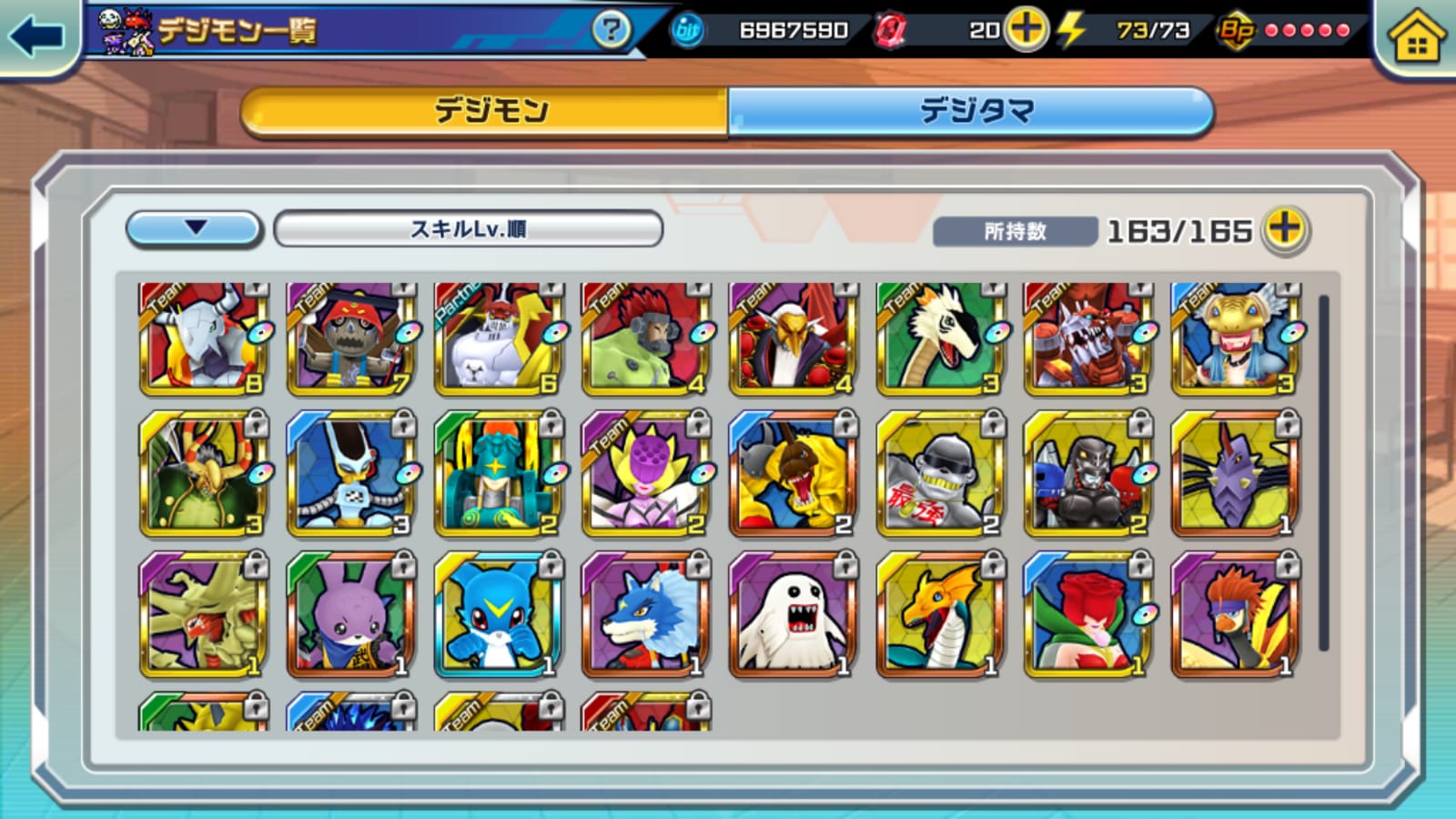Select the purple rabbit Digimon
The width and height of the screenshot is (1456, 819).
click(x=351, y=615)
